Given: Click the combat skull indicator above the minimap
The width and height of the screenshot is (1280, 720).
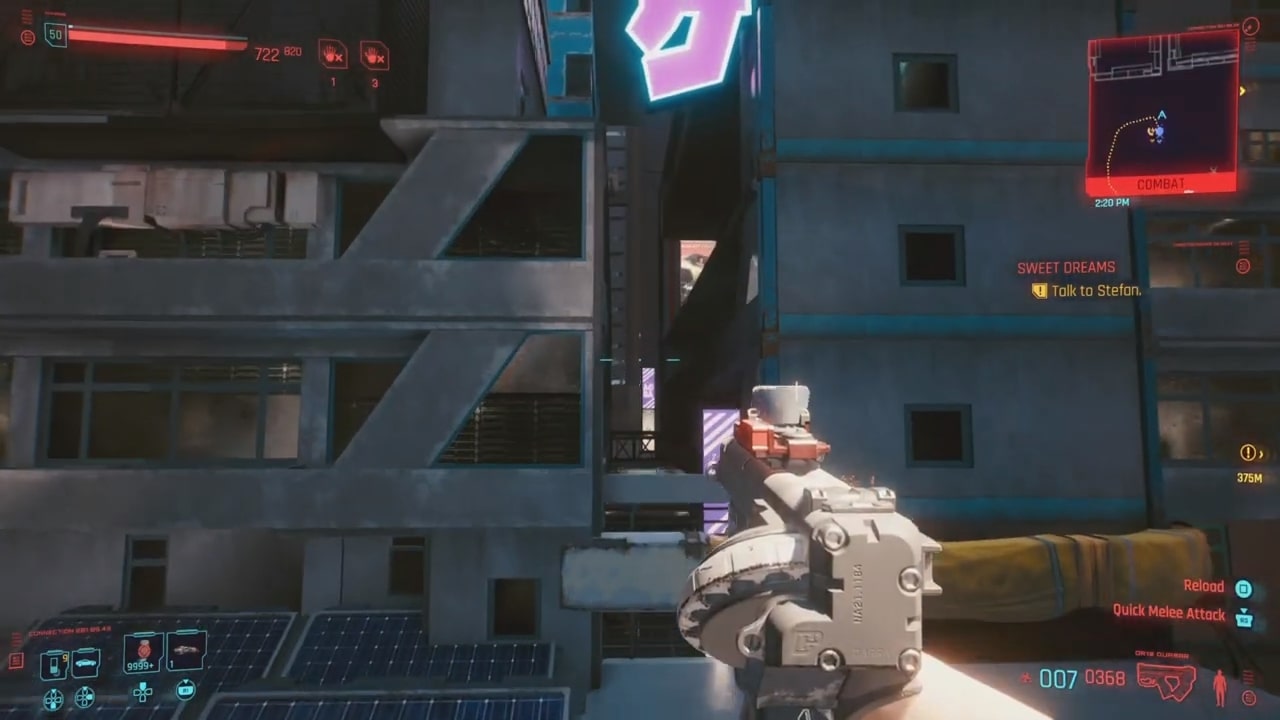Looking at the screenshot, I should pyautogui.click(x=1250, y=26).
